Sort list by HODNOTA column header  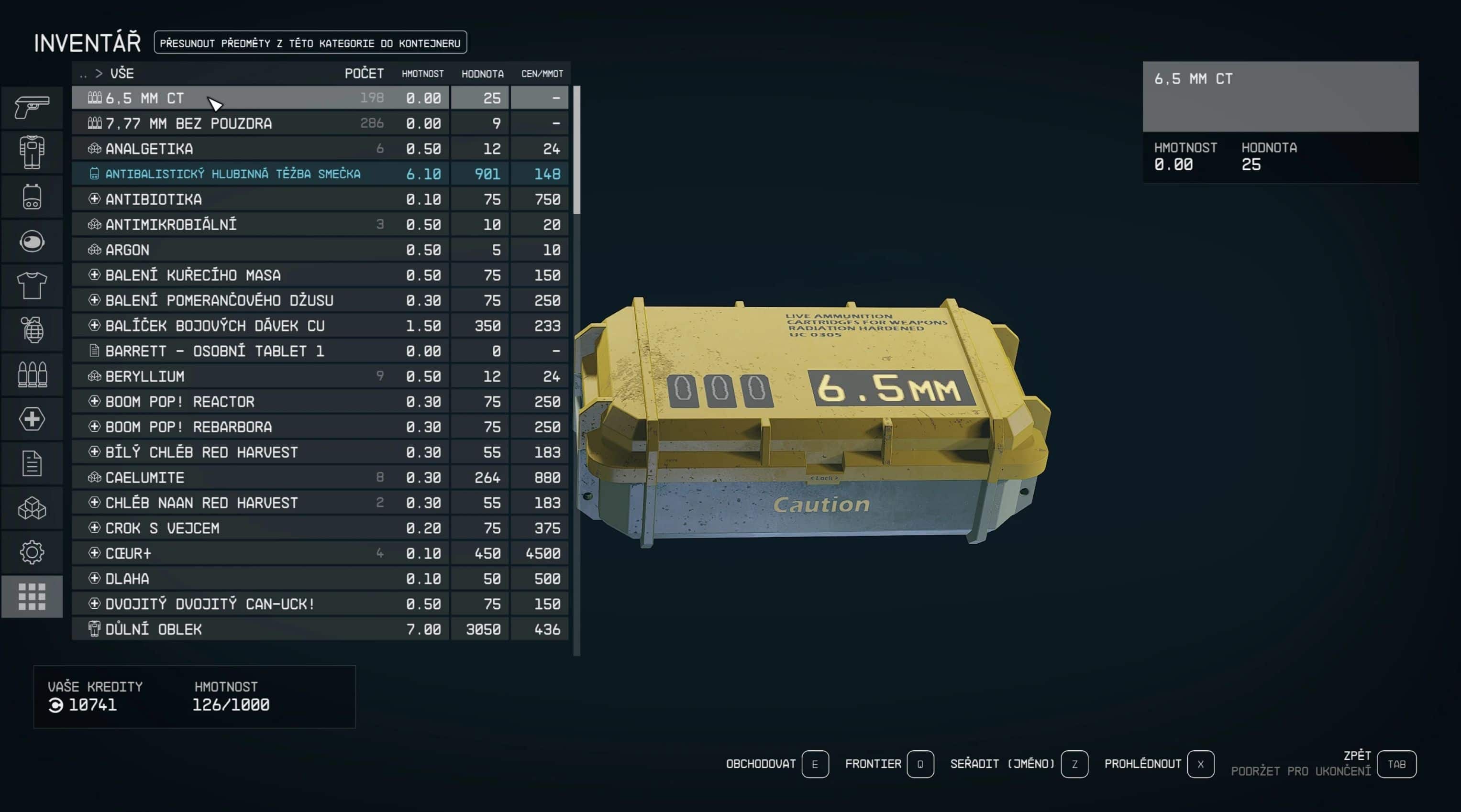(482, 74)
